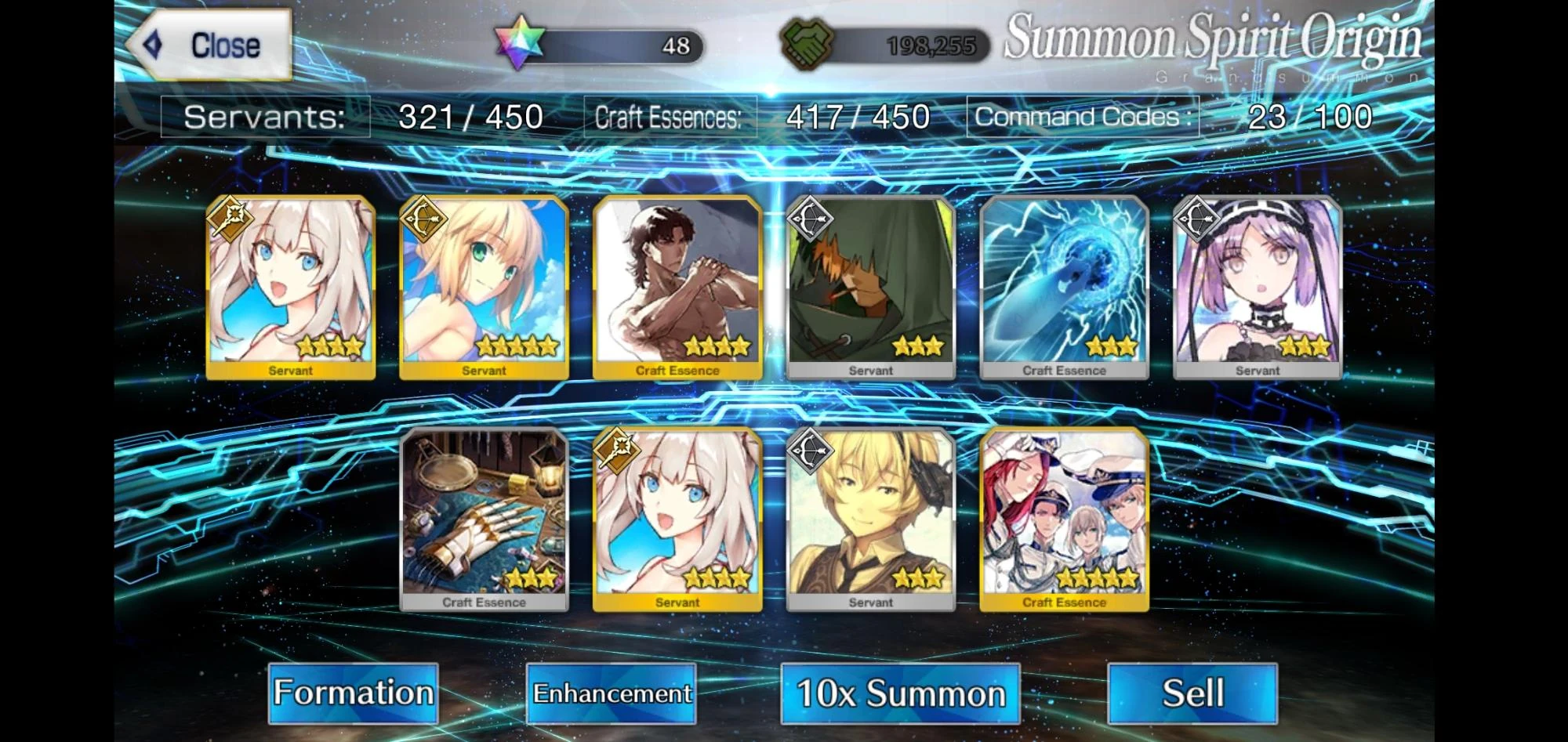The height and width of the screenshot is (742, 1568).
Task: Click the back arrow inside the Close button
Action: coord(154,45)
